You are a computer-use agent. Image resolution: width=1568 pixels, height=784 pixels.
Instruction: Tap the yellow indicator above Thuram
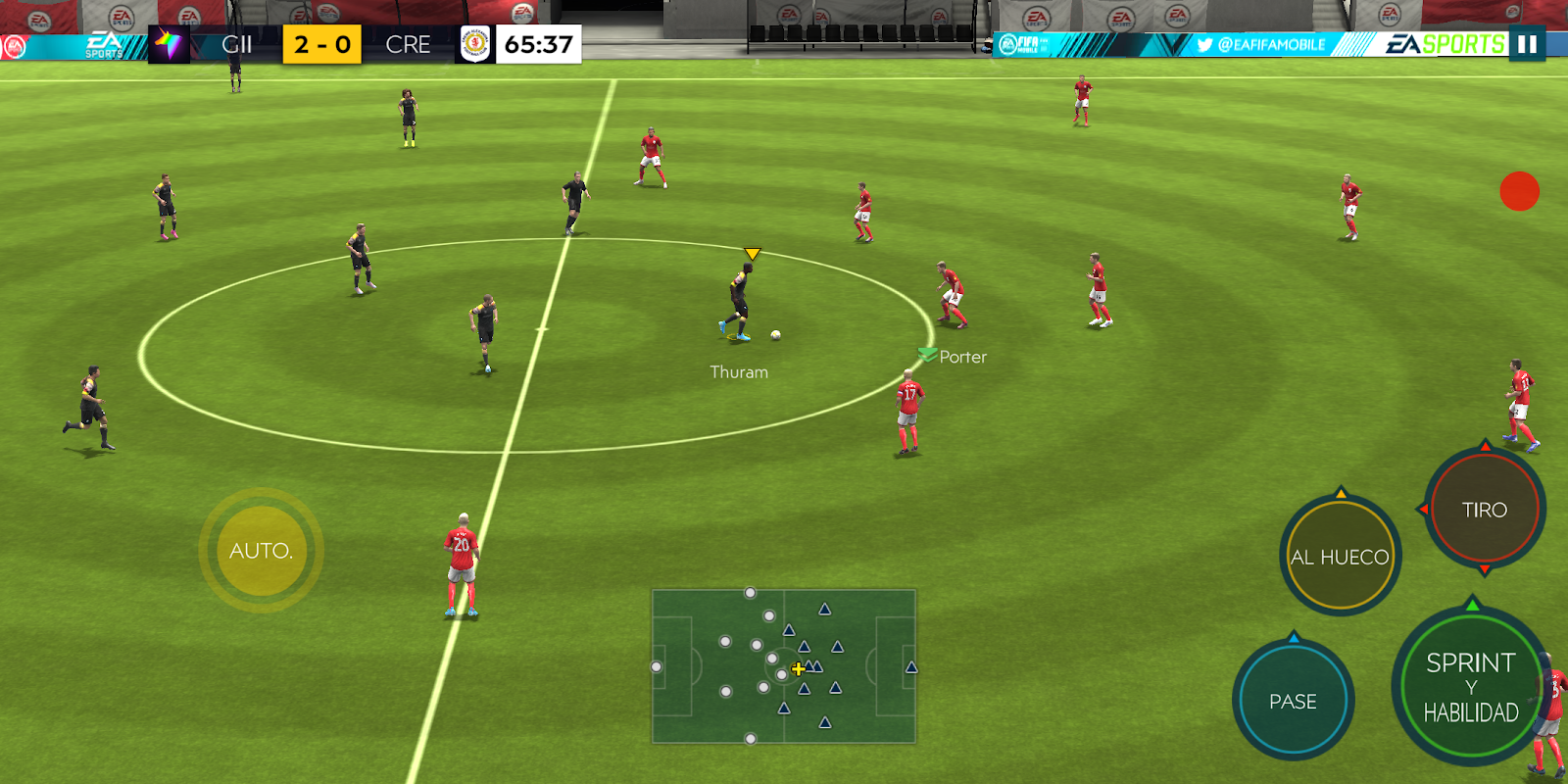point(753,253)
